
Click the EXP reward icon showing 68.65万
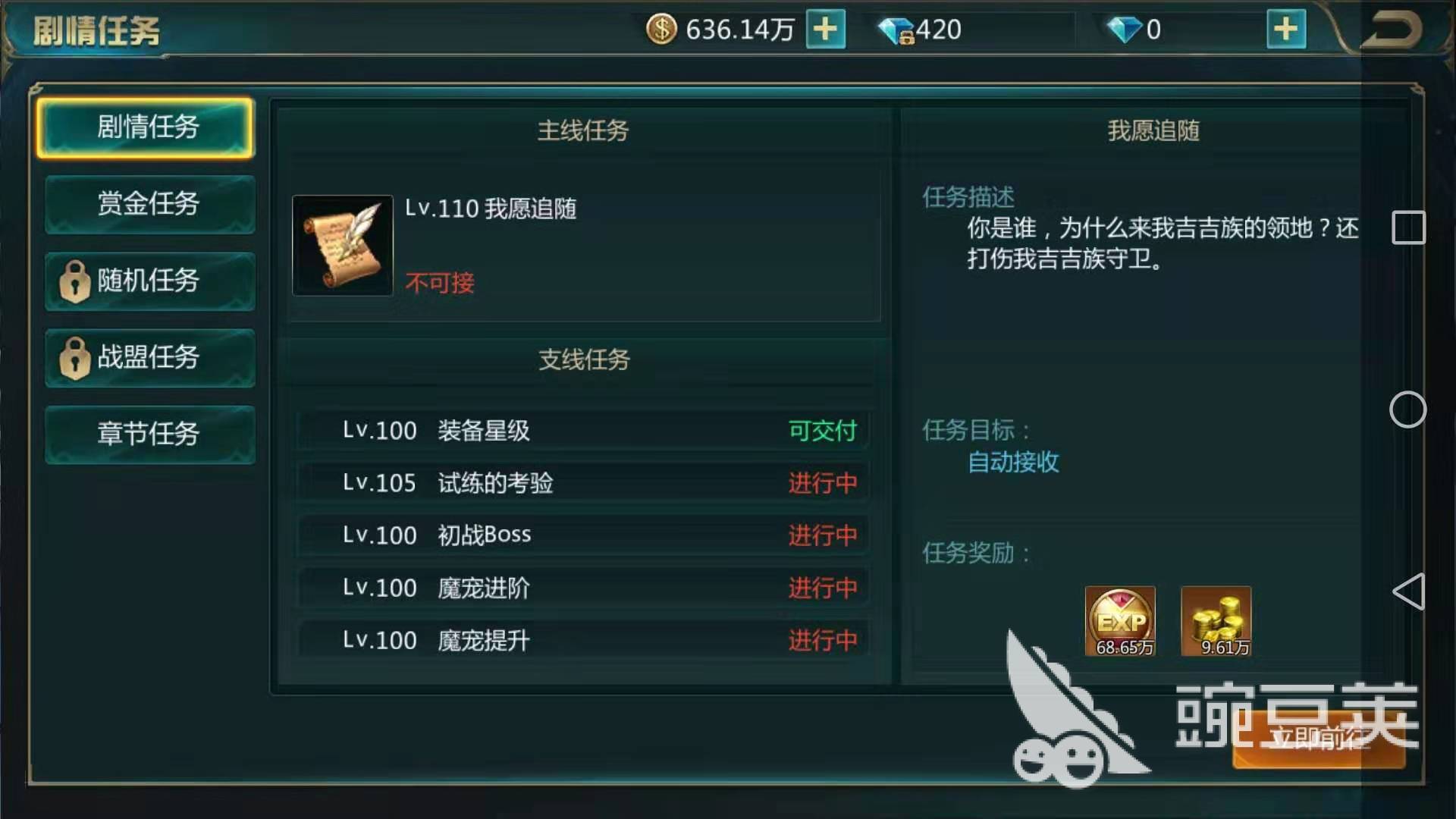pos(1120,620)
